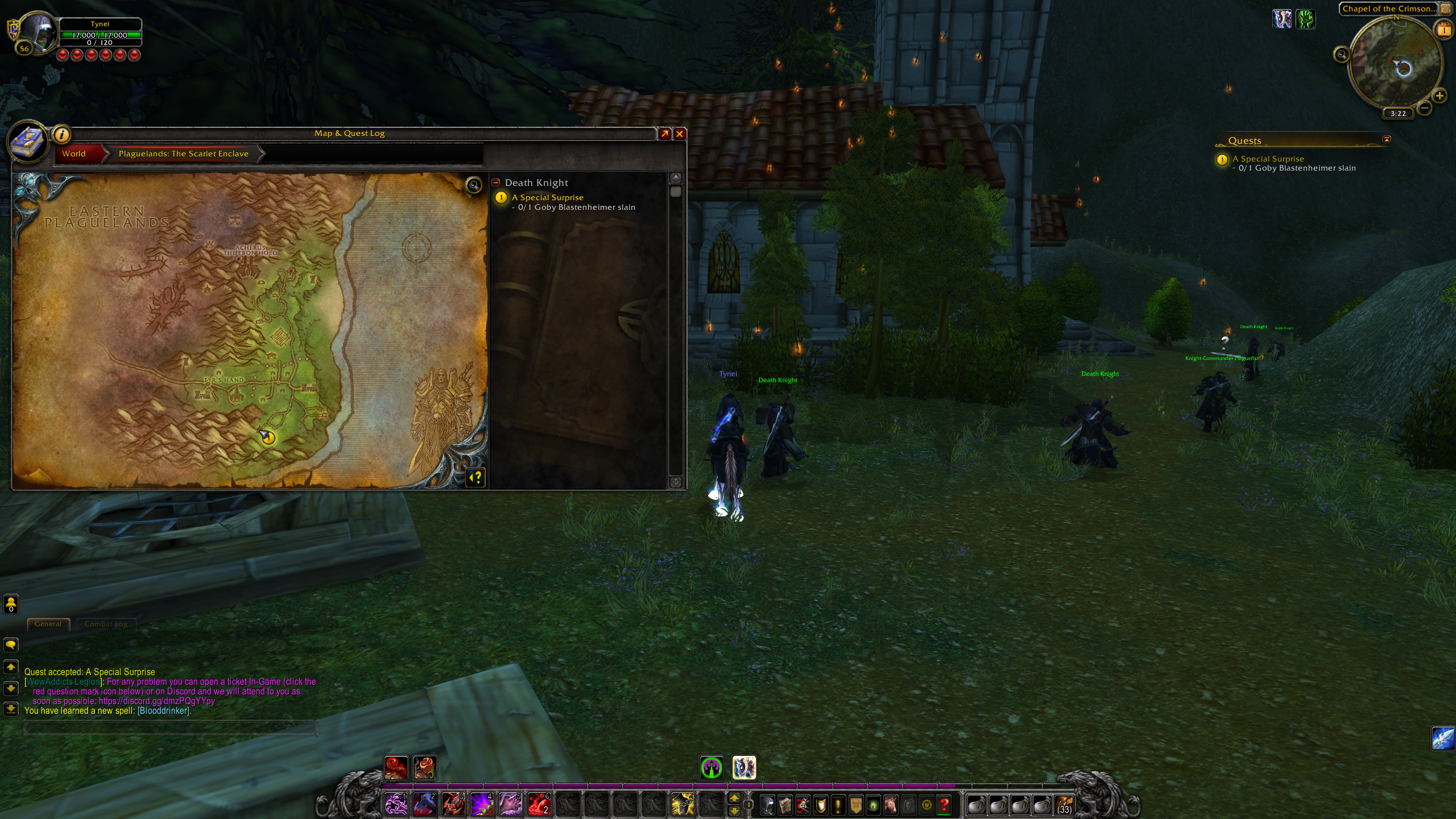1456x819 pixels.
Task: Zoom in the minimap with the plus button
Action: [x=1440, y=96]
